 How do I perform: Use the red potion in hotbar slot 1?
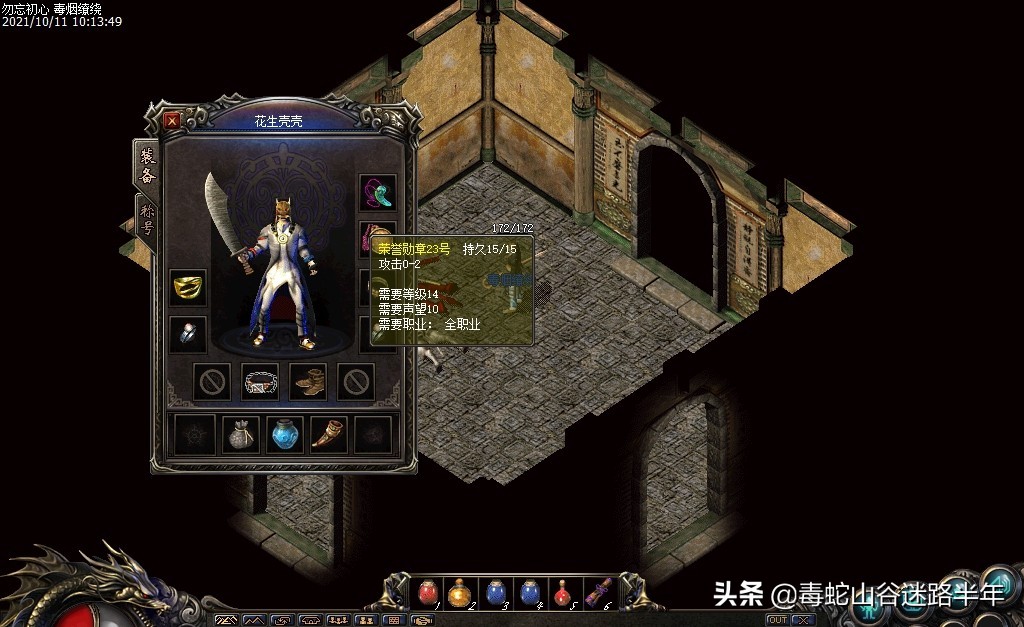(x=427, y=592)
